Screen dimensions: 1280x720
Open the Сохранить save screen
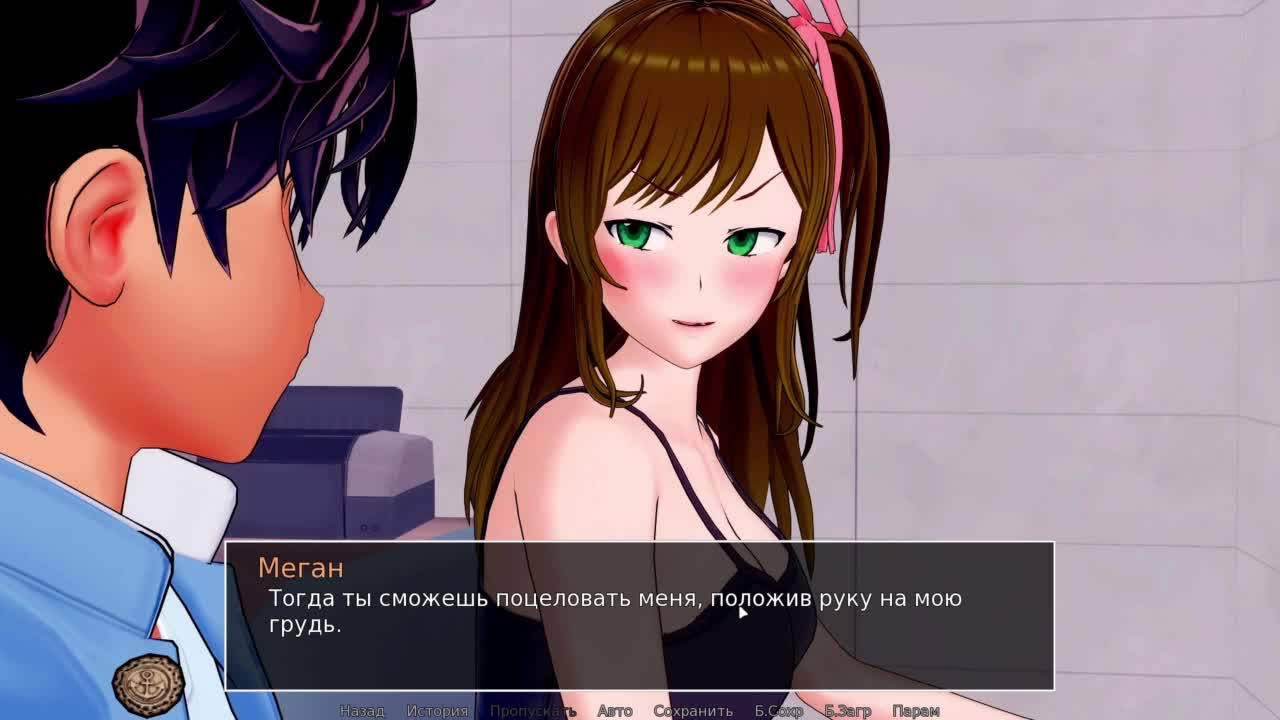tap(693, 711)
